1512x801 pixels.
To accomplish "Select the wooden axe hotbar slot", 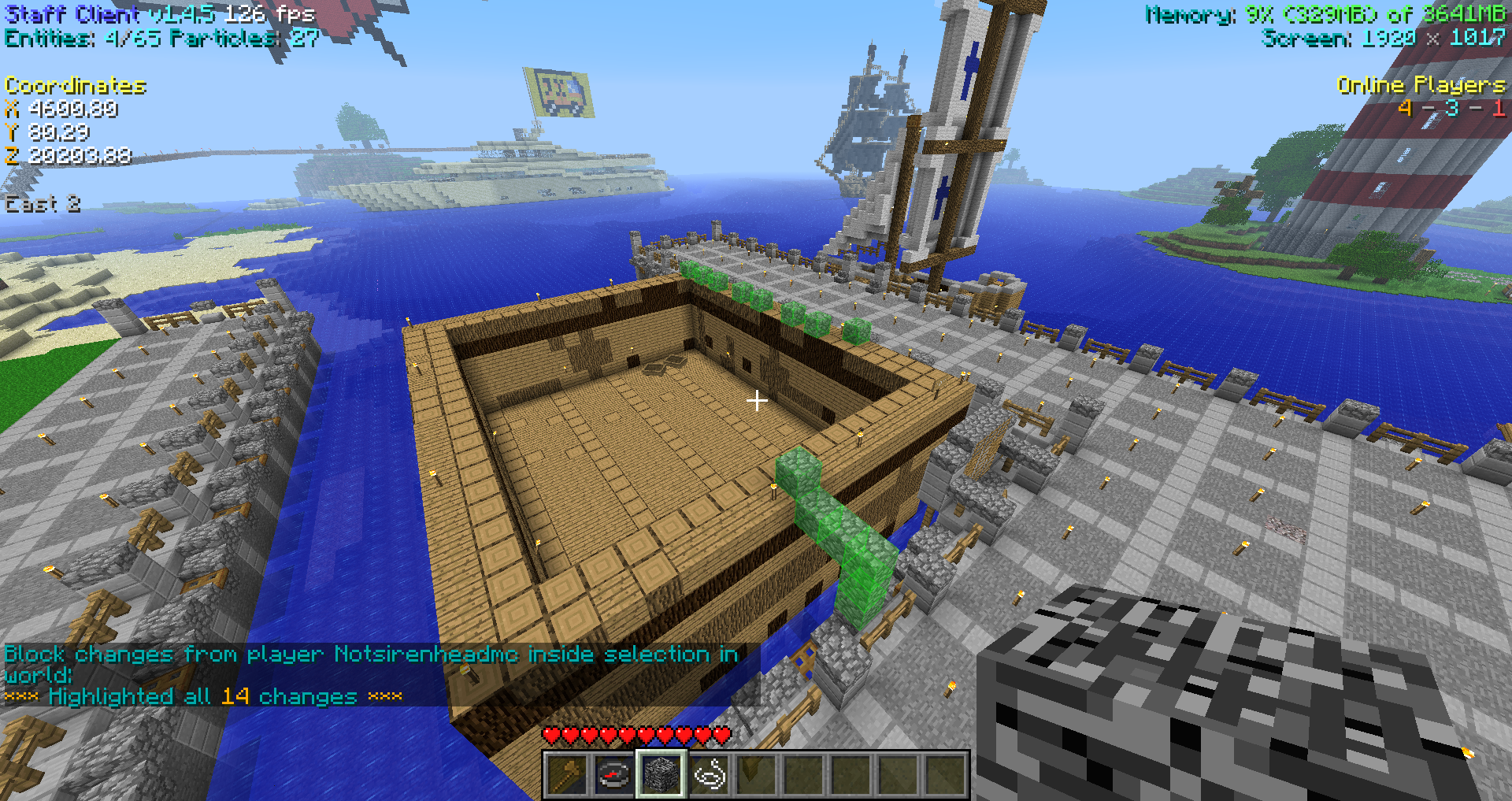I will point(567,774).
